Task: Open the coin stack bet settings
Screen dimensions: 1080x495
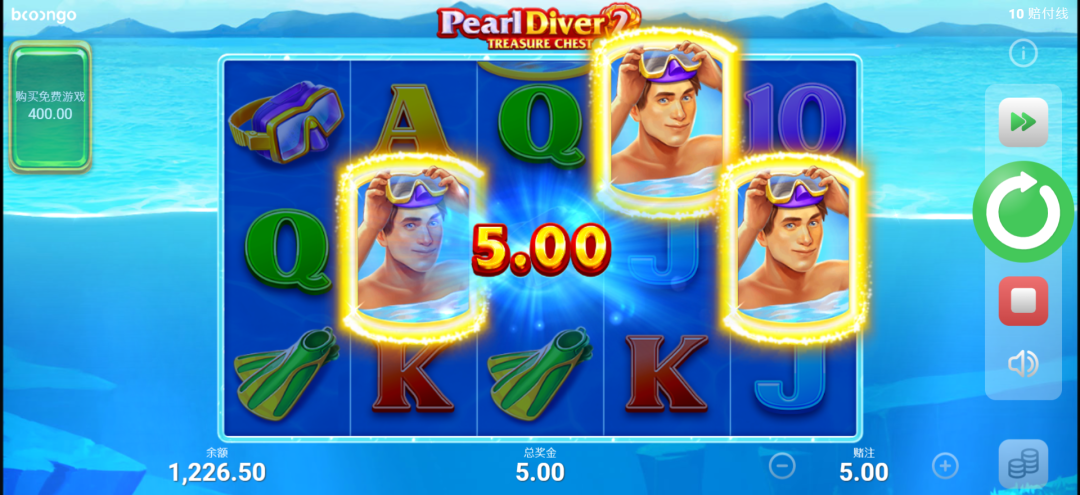Action: [x=1023, y=464]
